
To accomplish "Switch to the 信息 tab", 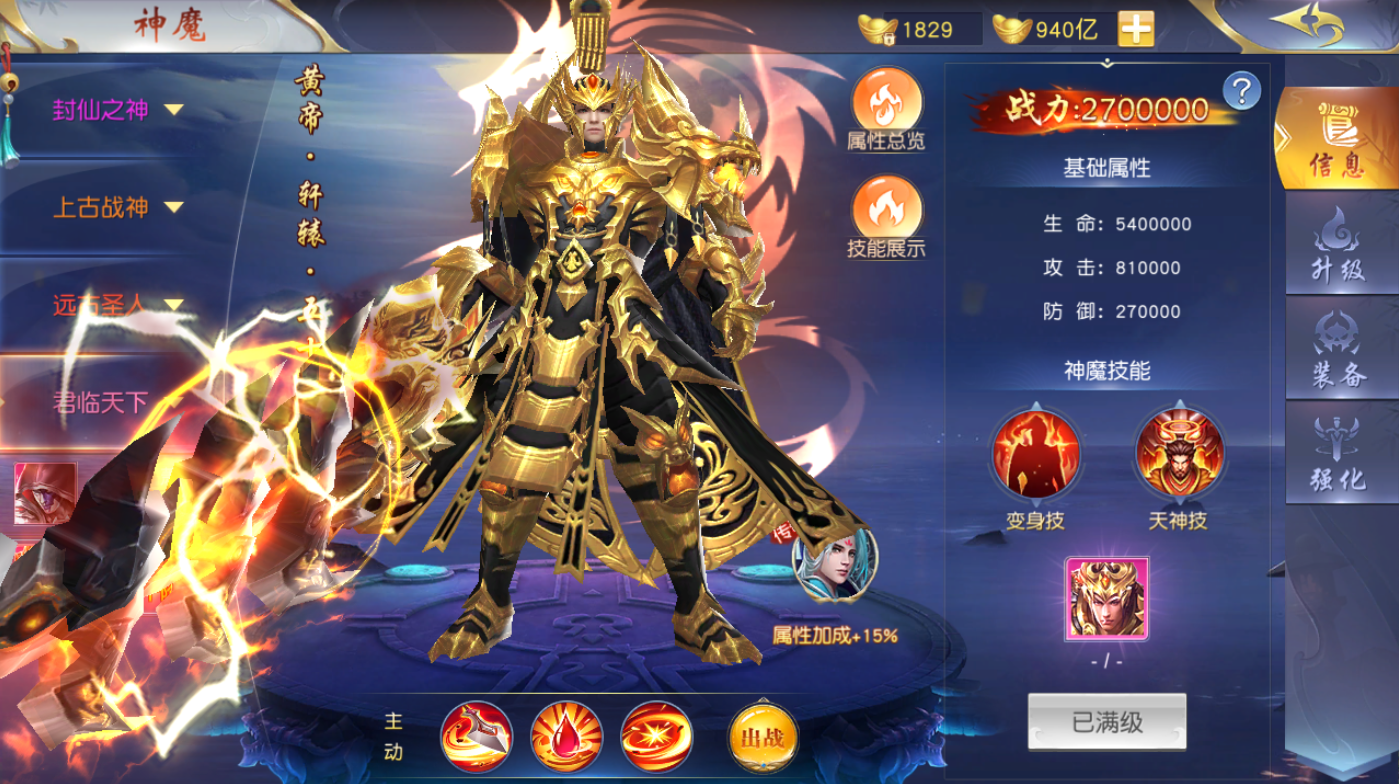I will point(1336,139).
